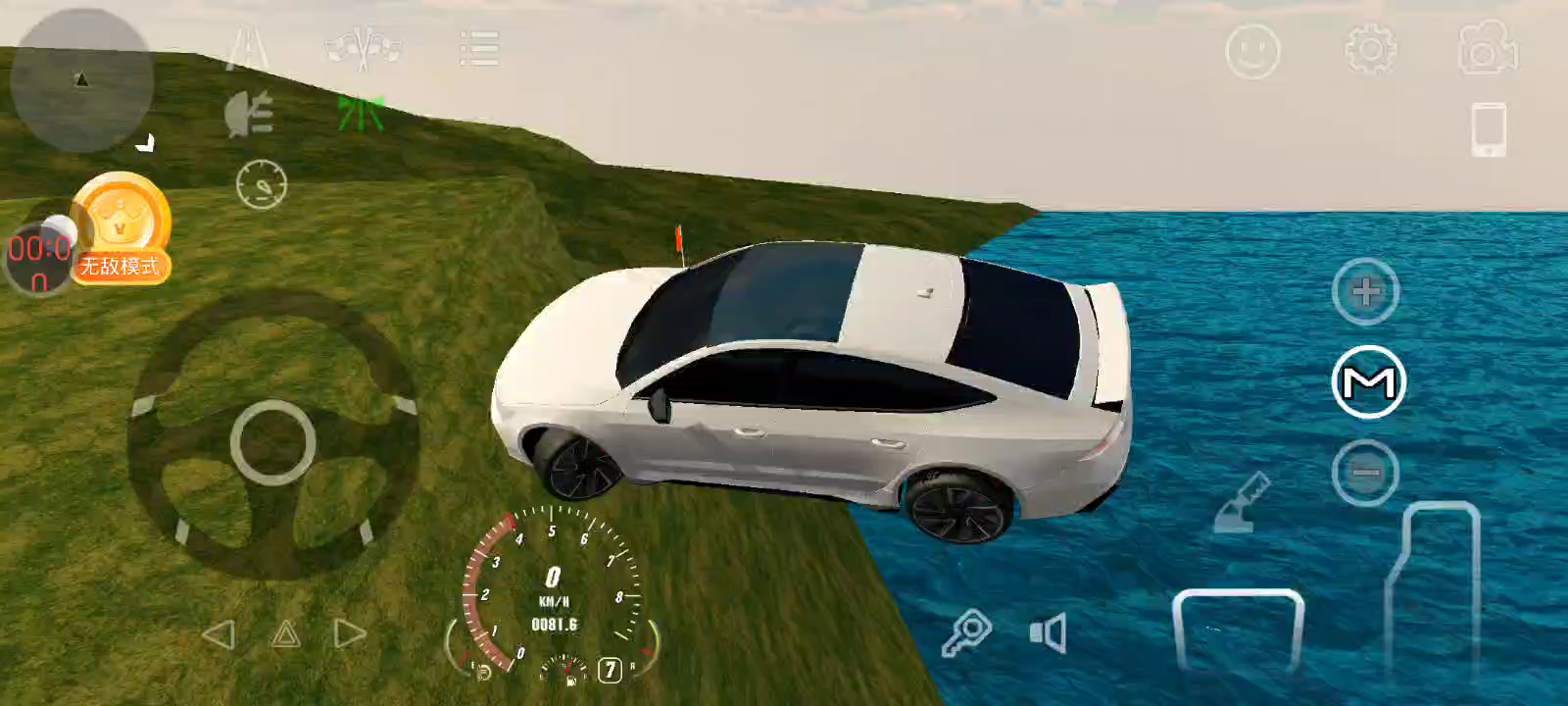1568x706 pixels.
Task: Toggle the M manual gear mode button
Action: 1369,382
